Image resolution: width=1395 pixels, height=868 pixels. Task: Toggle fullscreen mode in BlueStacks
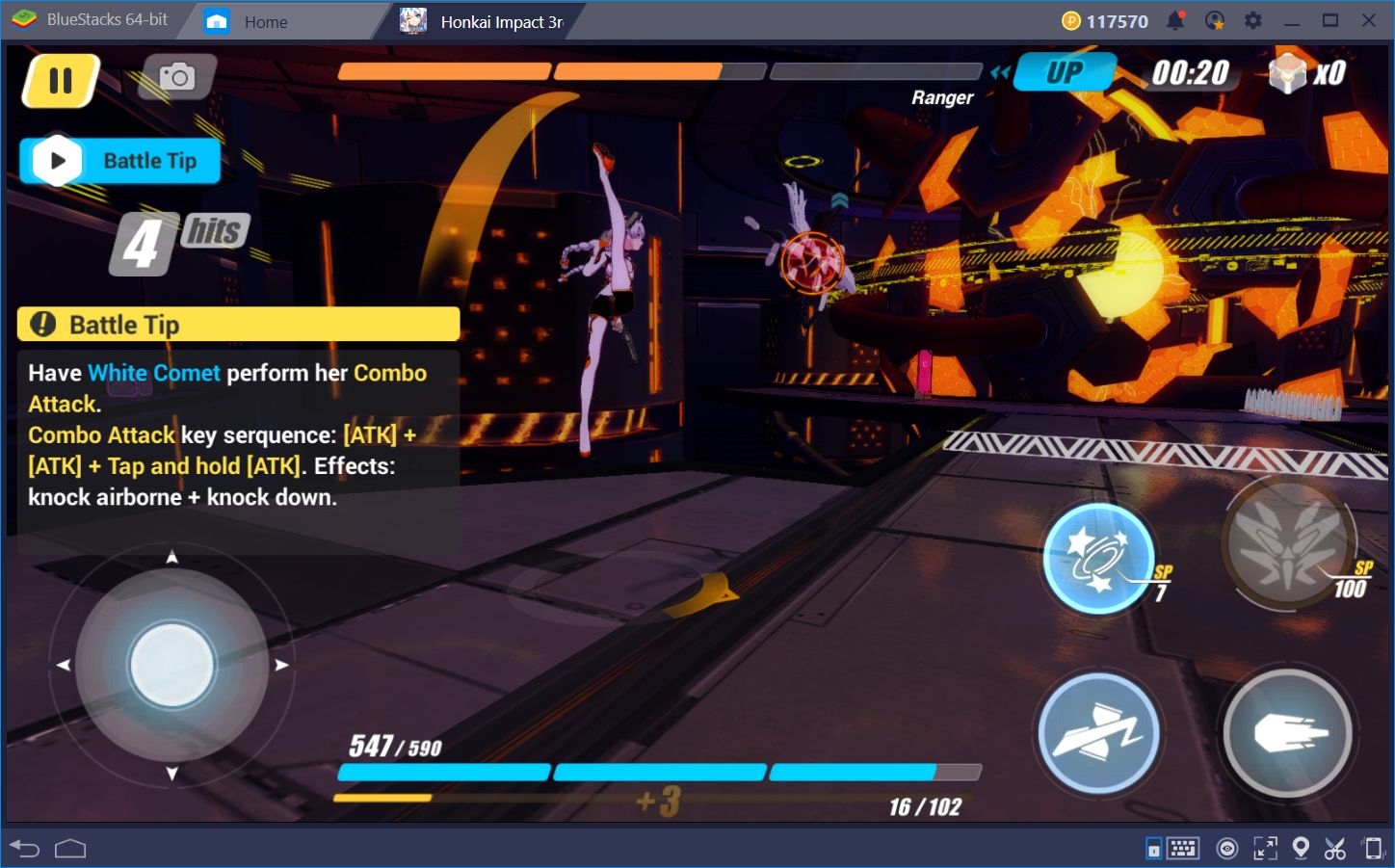click(1264, 849)
